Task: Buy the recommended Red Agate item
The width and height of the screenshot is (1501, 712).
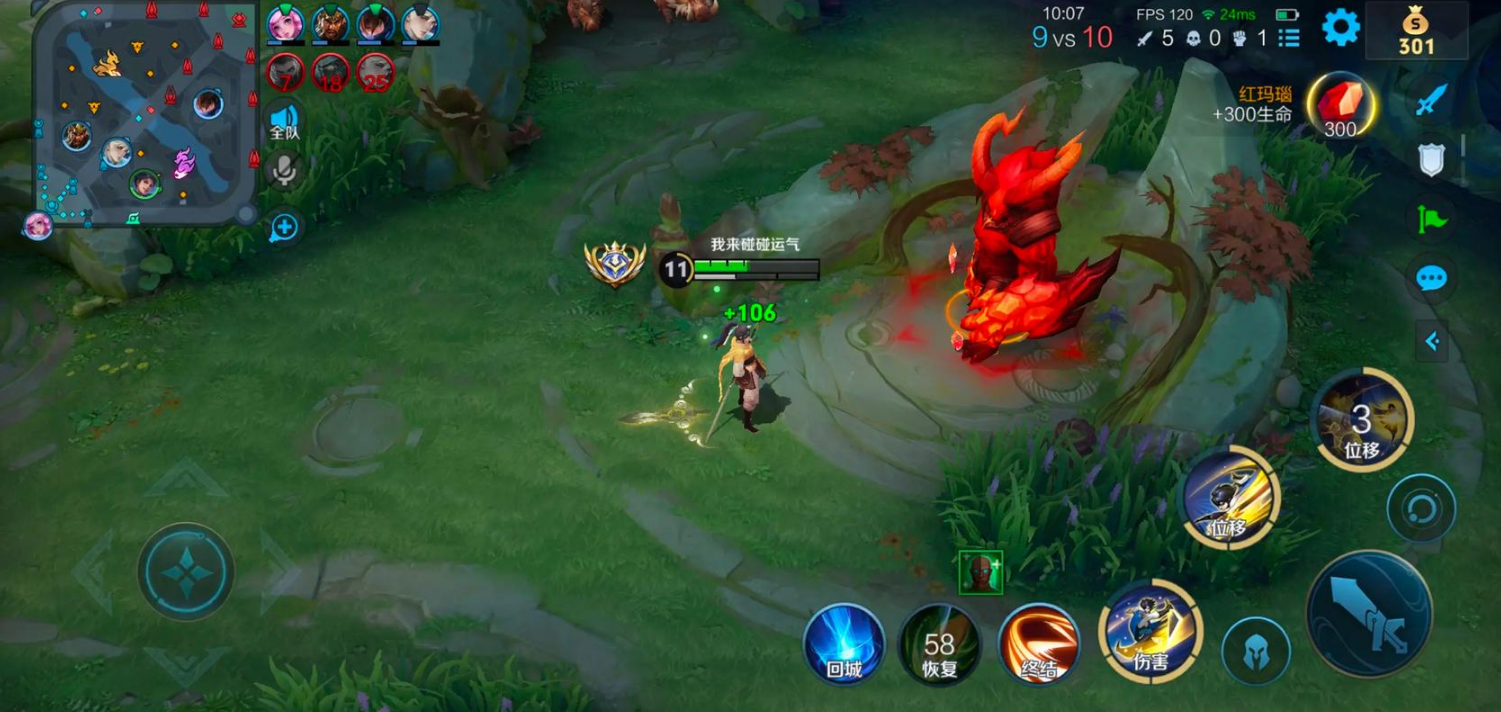Action: pos(1340,106)
